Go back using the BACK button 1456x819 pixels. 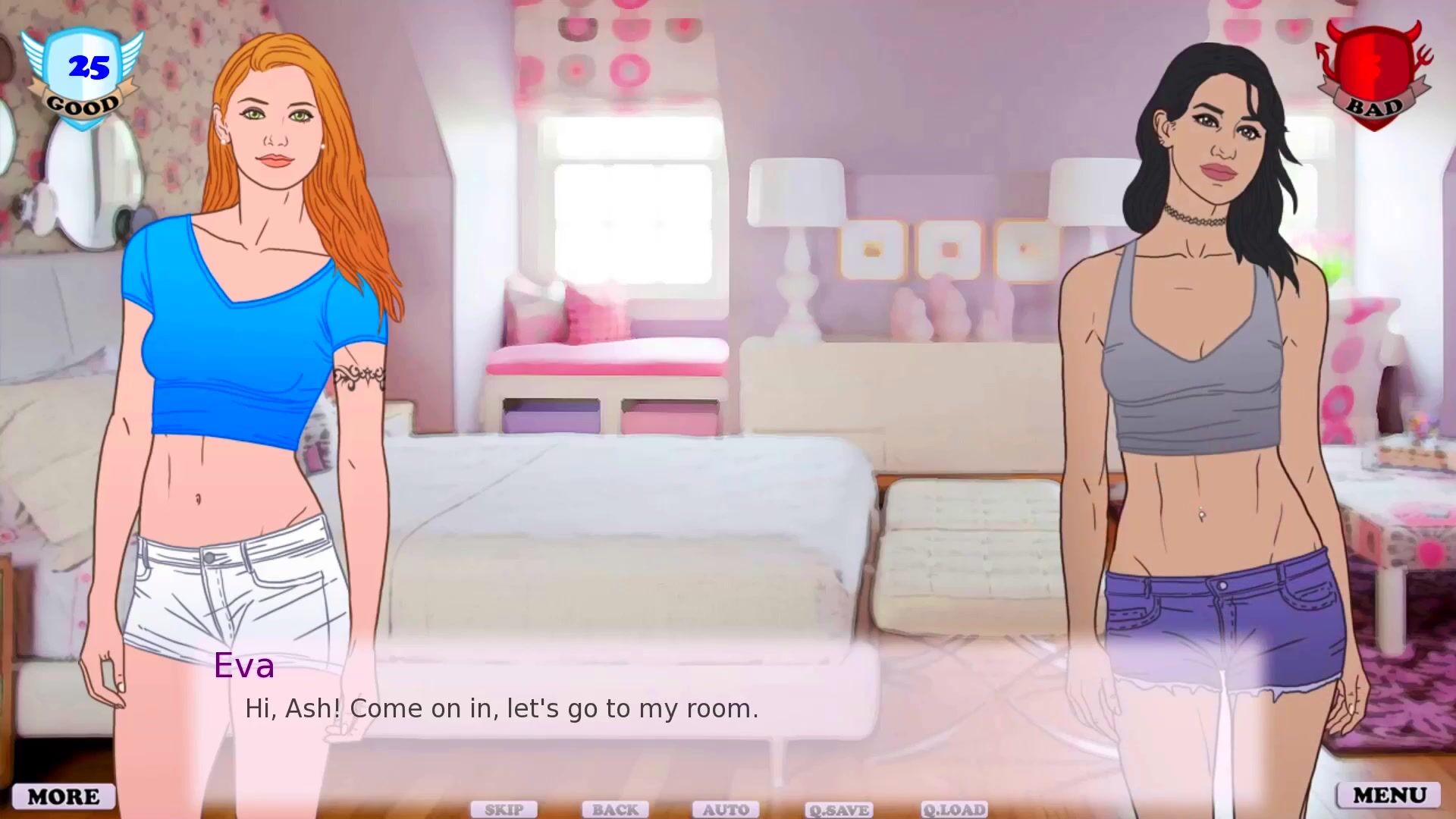pos(615,810)
